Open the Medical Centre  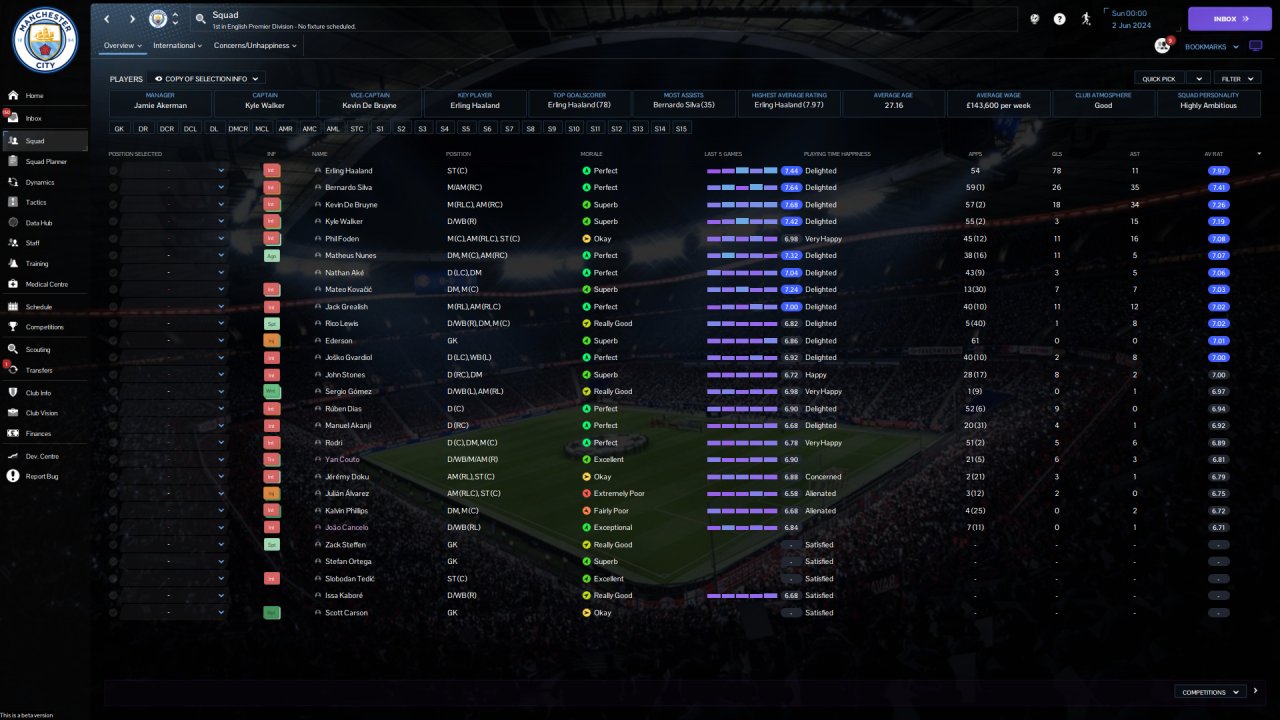pyautogui.click(x=47, y=284)
